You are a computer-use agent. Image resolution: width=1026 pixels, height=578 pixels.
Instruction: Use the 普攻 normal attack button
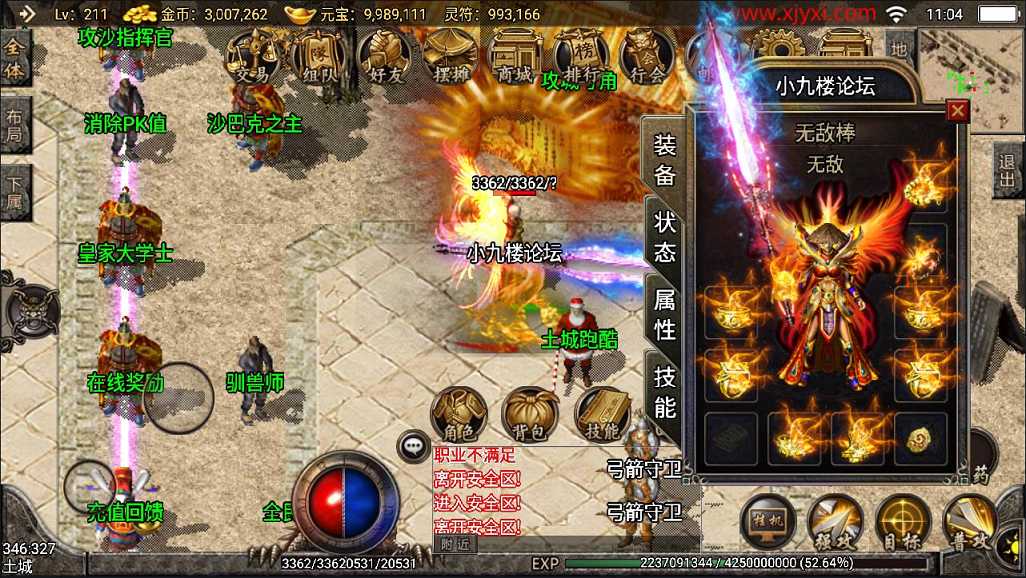click(x=970, y=522)
